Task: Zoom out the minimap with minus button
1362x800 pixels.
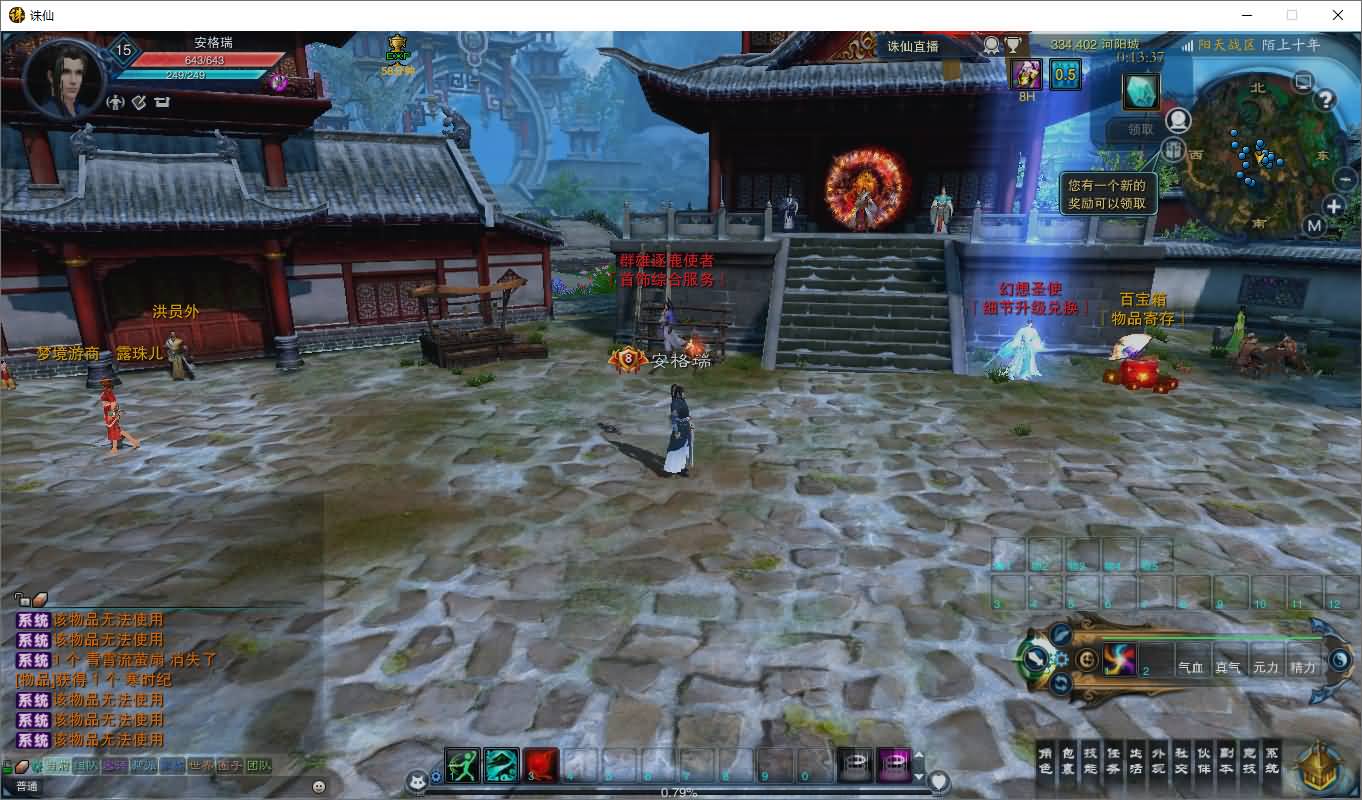Action: 1346,179
